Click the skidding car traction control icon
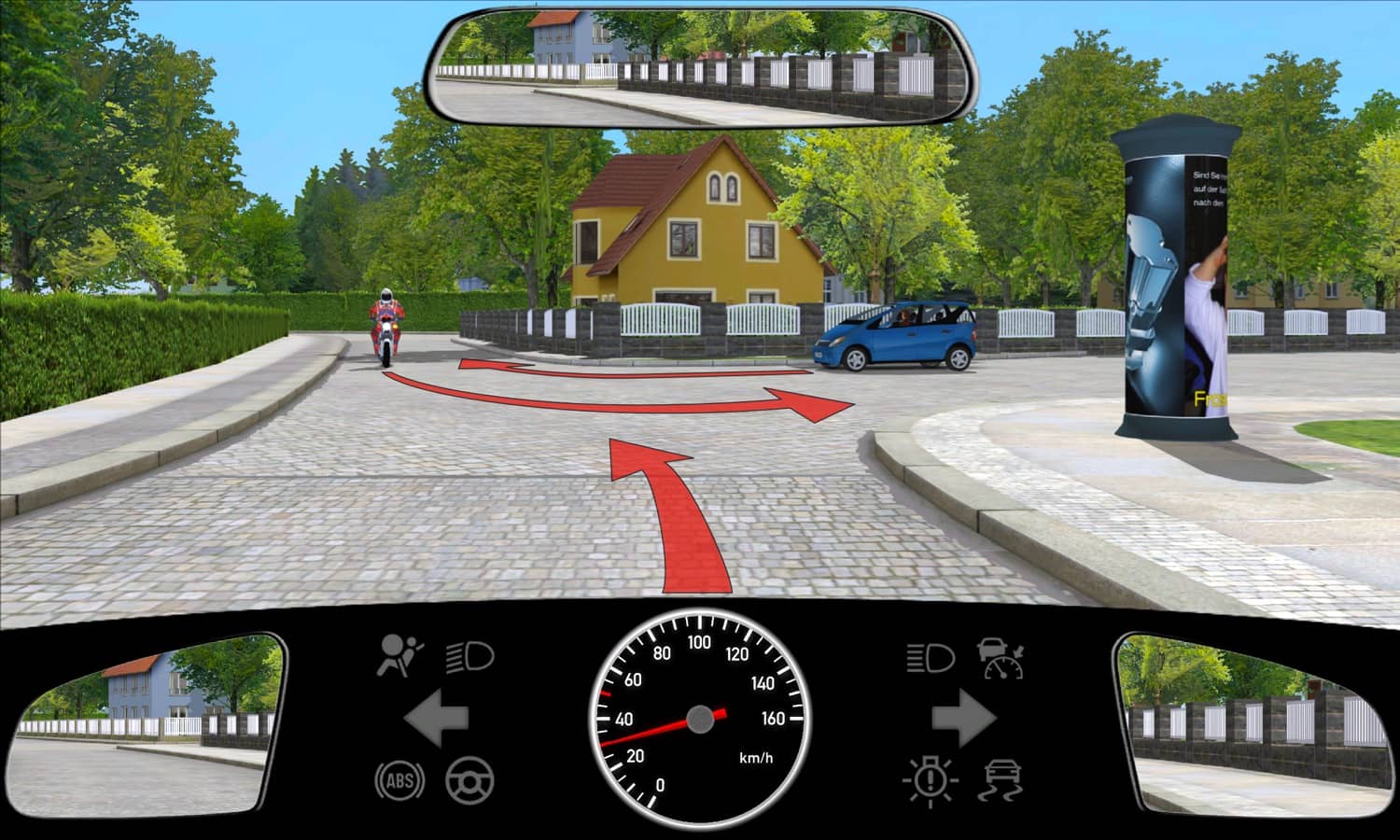The image size is (1400, 840). point(1001,780)
